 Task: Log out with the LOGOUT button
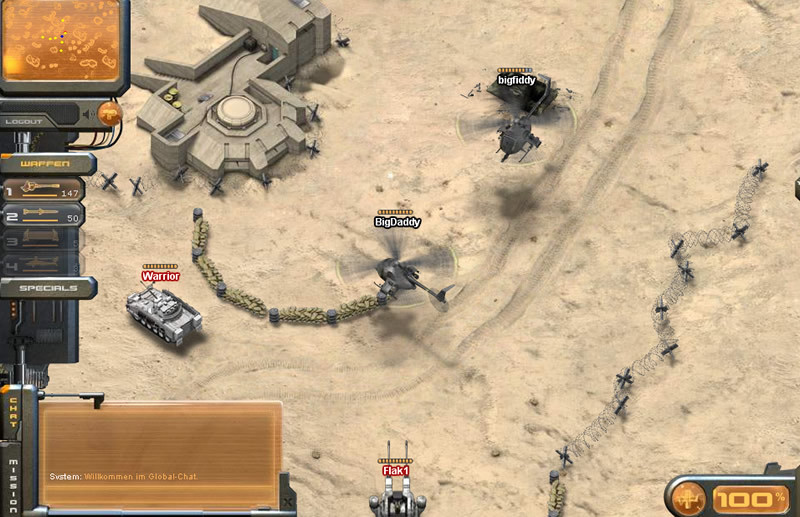(x=25, y=121)
